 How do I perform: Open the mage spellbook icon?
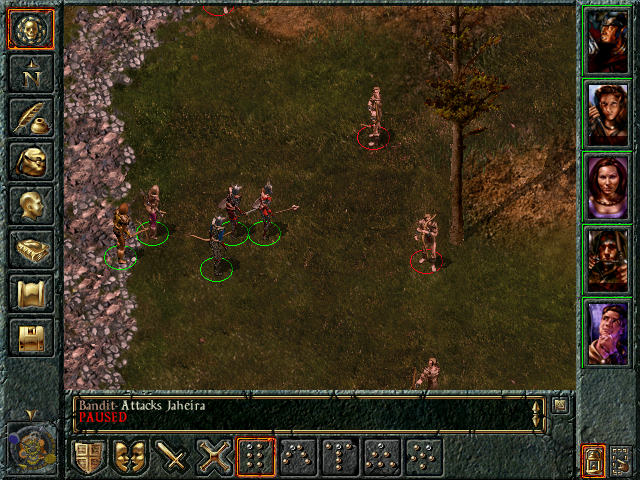coord(30,248)
